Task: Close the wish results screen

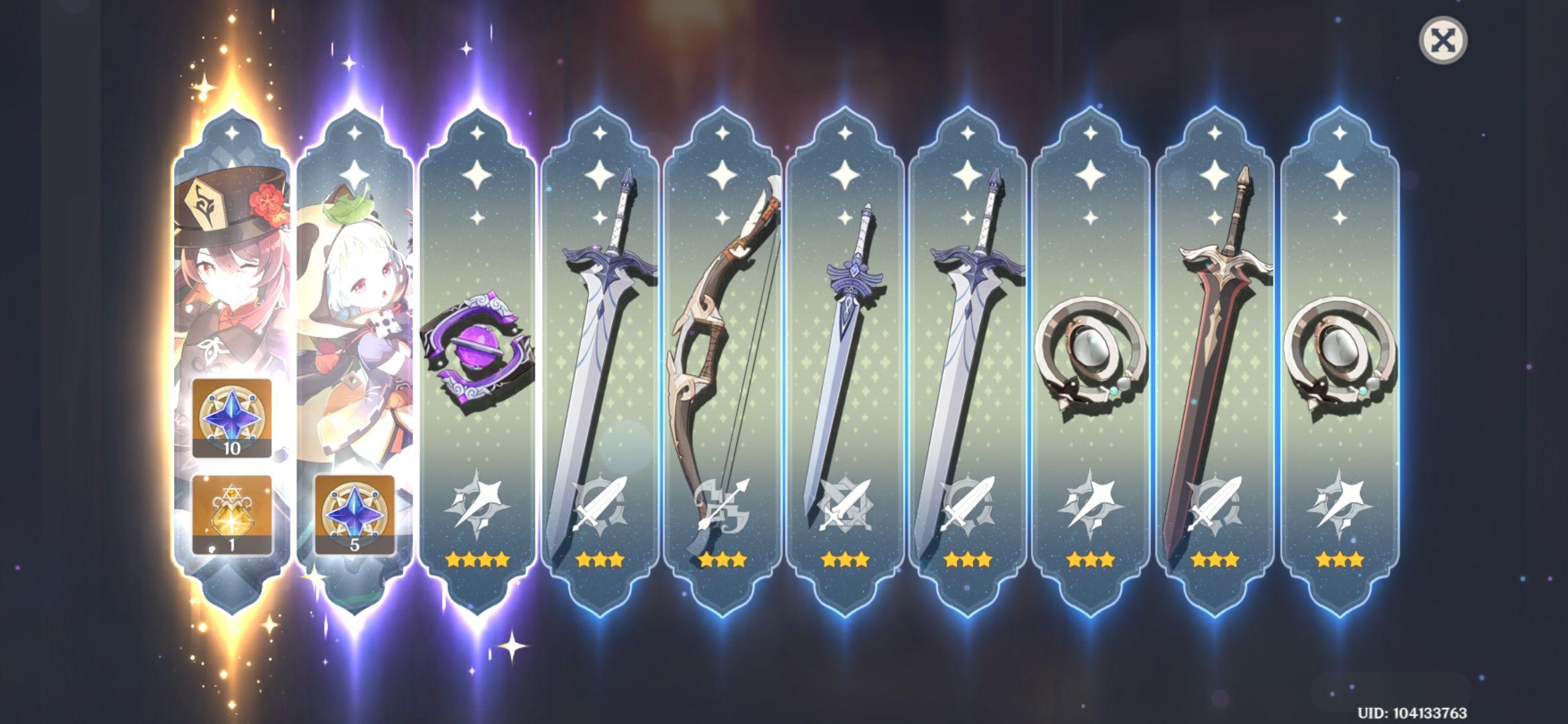Action: pos(1443,41)
